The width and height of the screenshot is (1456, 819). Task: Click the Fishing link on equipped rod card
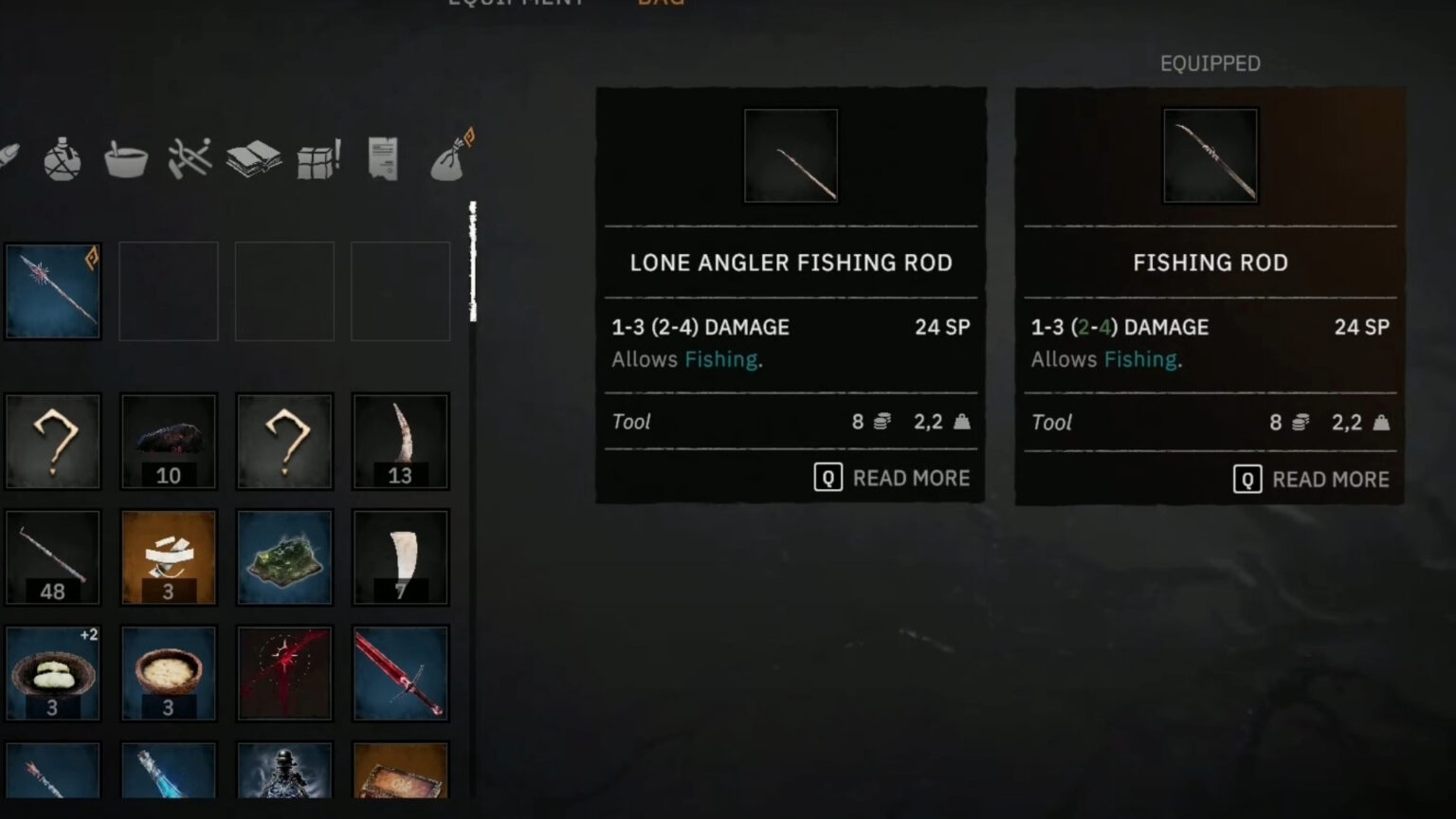(1140, 359)
